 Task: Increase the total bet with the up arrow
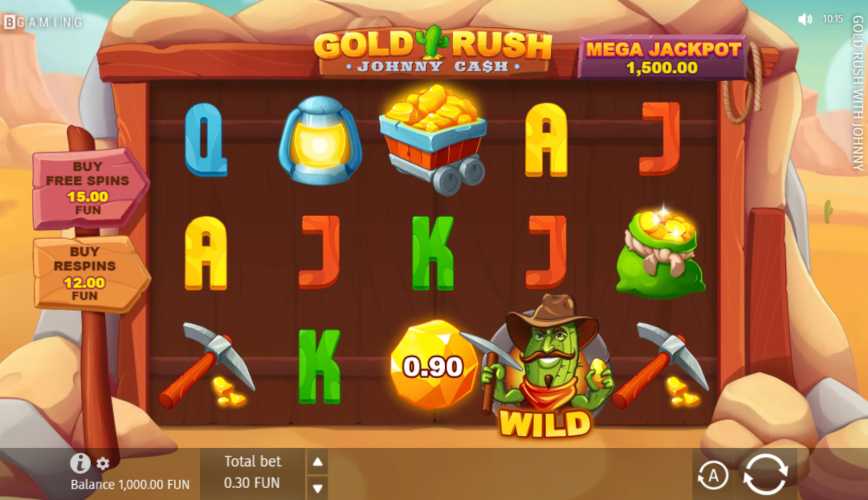coord(317,461)
